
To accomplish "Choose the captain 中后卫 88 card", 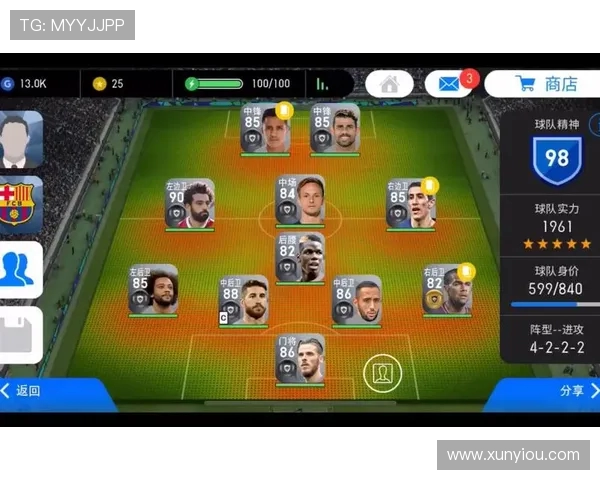I will pyautogui.click(x=244, y=300).
